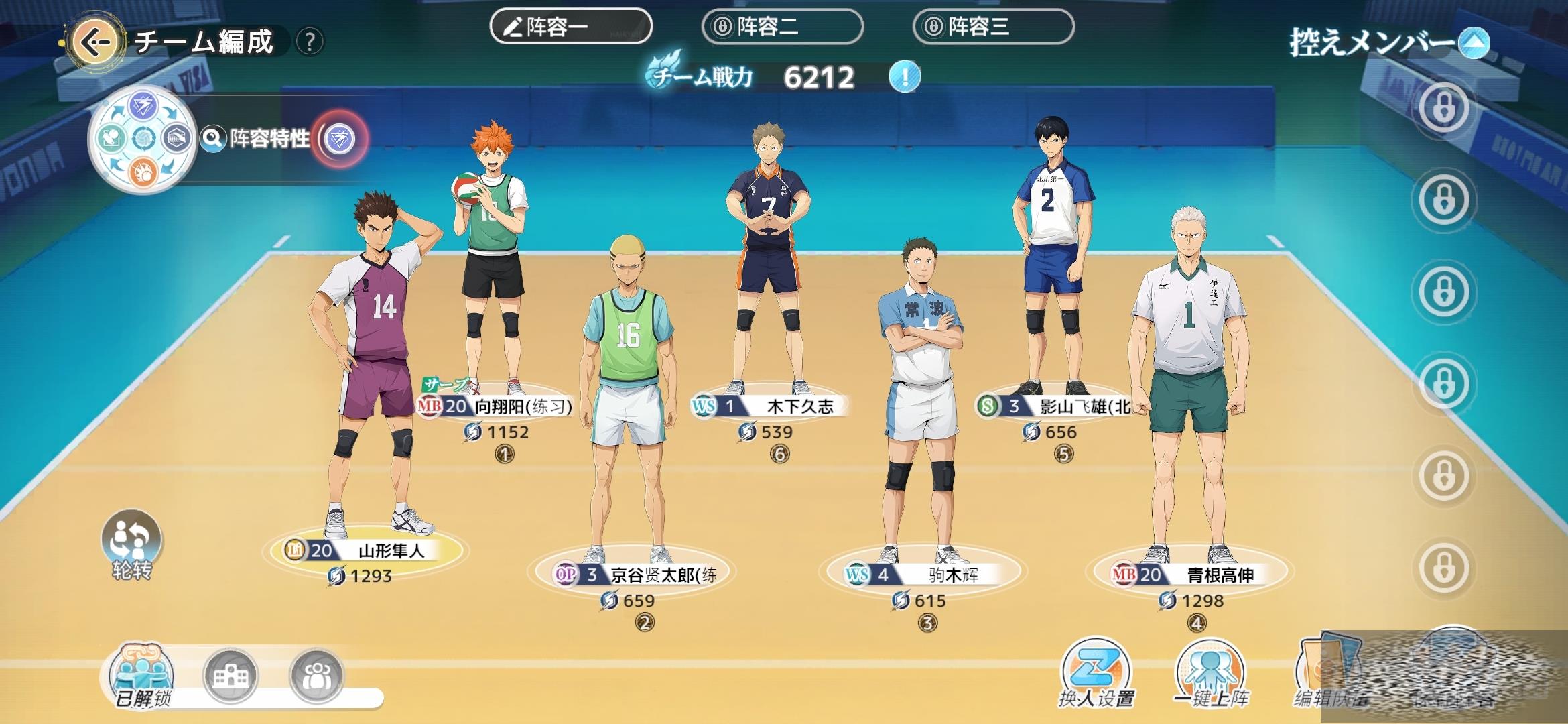Viewport: 1568px width, 724px height.
Task: Auto-fill lineup with 一键上阵
Action: (x=1210, y=672)
